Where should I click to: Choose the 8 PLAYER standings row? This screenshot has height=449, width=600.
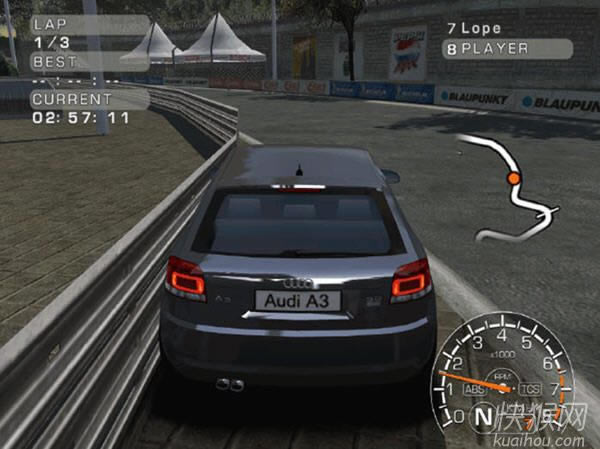coord(508,46)
